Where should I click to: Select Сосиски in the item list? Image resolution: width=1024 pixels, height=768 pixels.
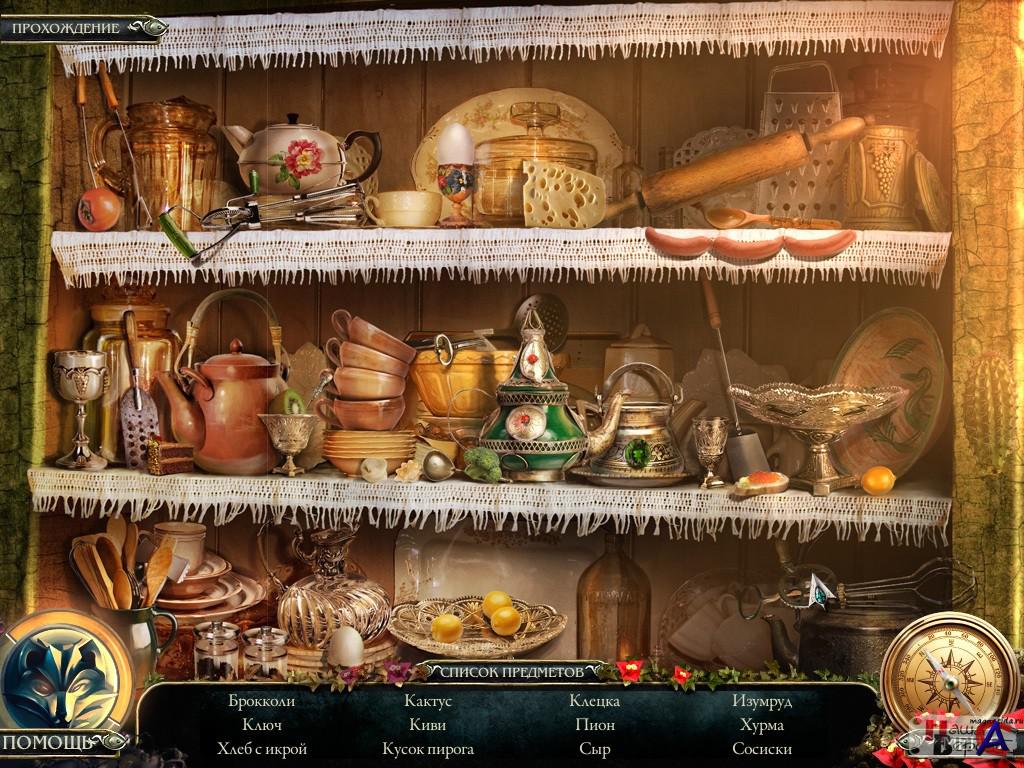(762, 749)
